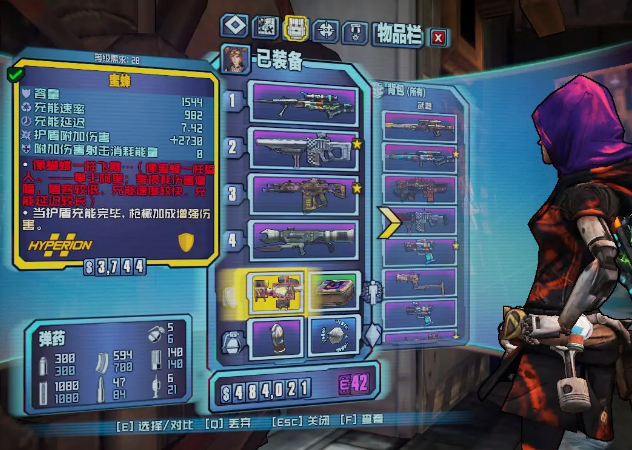
Task: Click the character portrait next to 已装备
Action: tap(237, 57)
